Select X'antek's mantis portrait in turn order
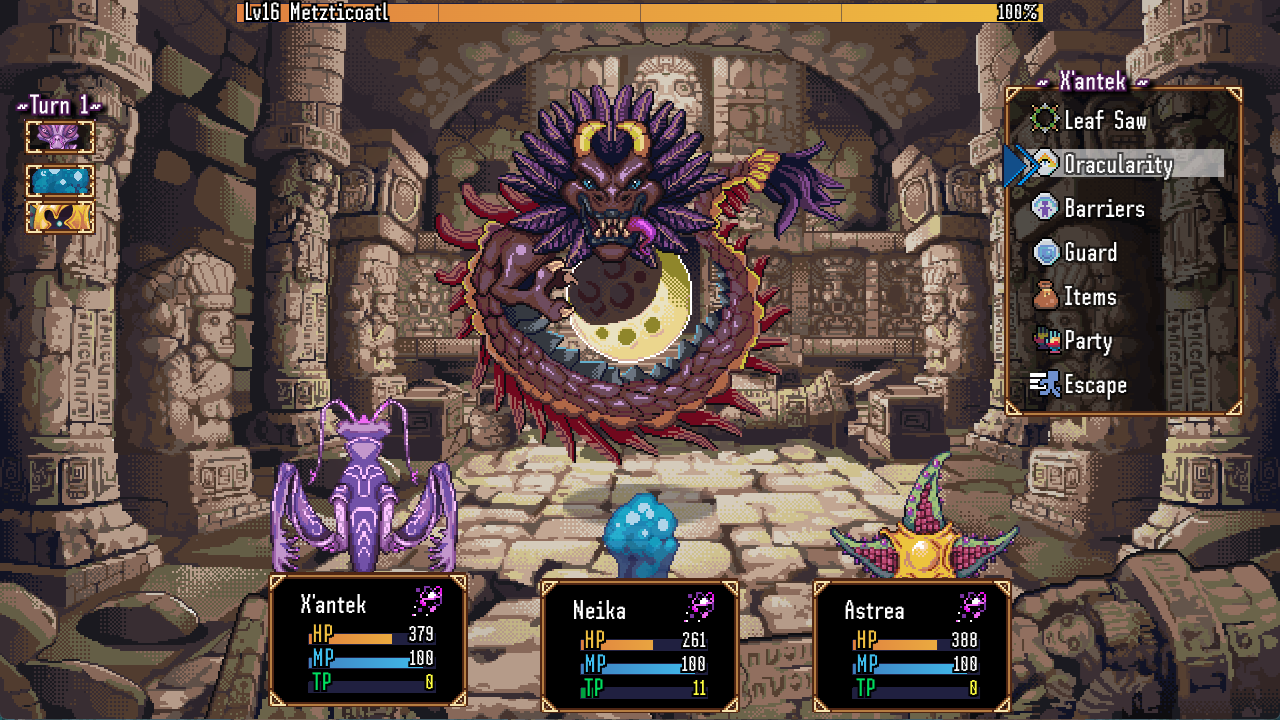 (x=59, y=136)
